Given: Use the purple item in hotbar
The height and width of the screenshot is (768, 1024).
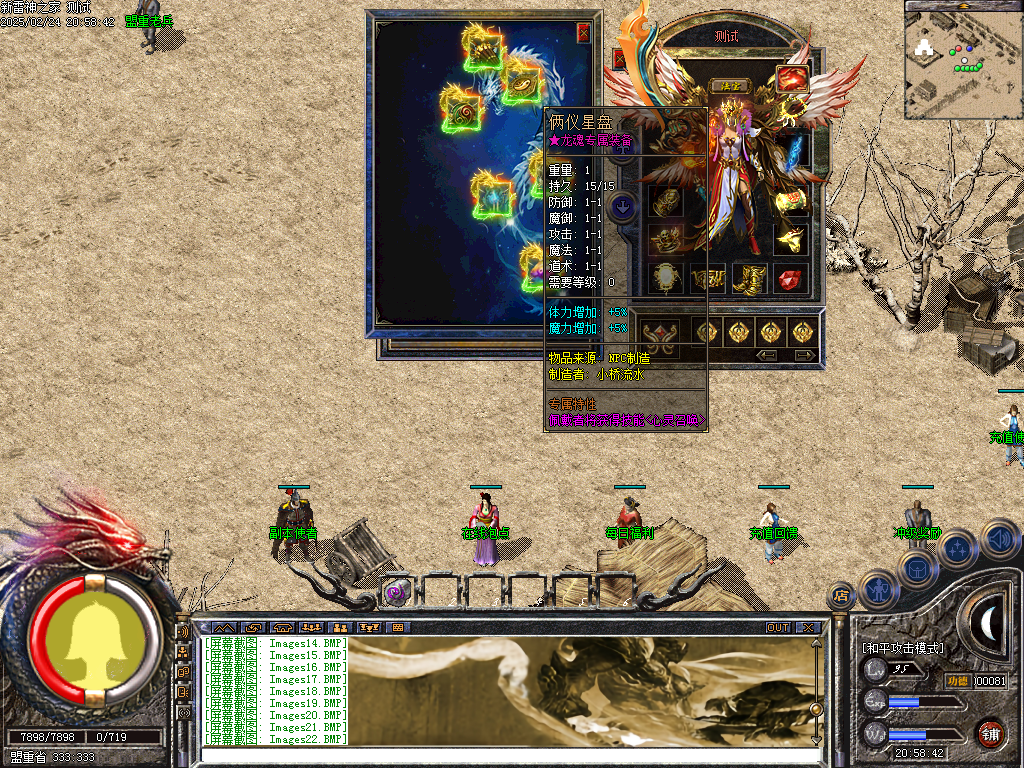Looking at the screenshot, I should pos(397,591).
